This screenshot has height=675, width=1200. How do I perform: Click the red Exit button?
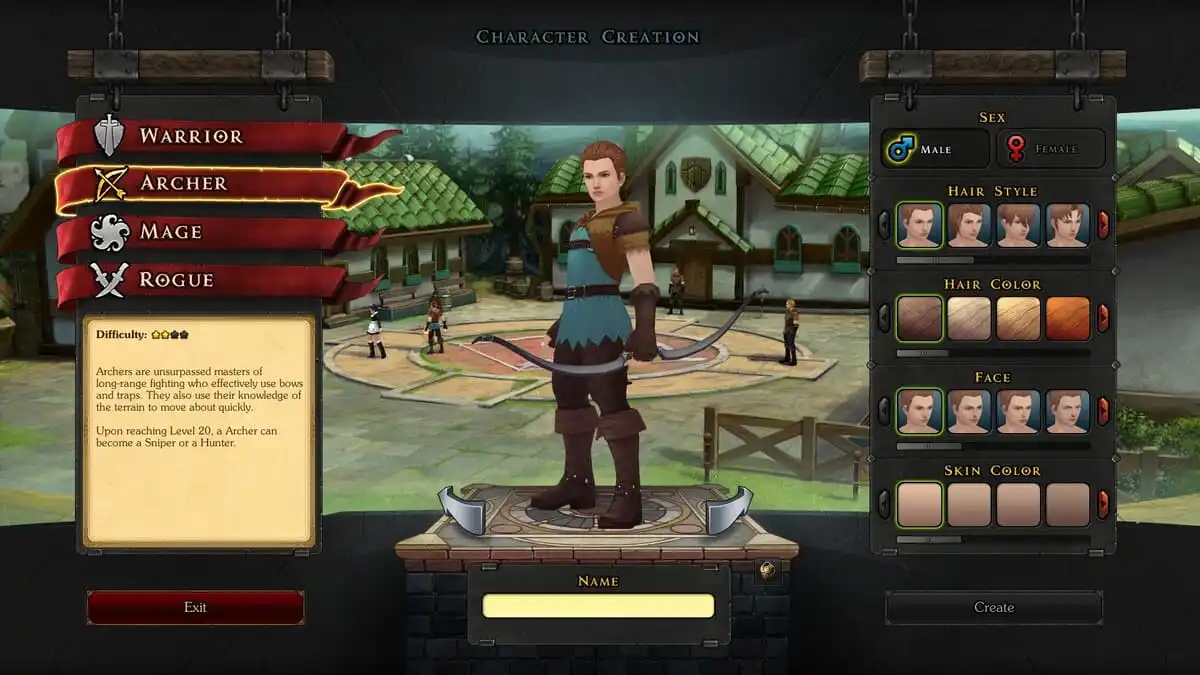coord(195,607)
